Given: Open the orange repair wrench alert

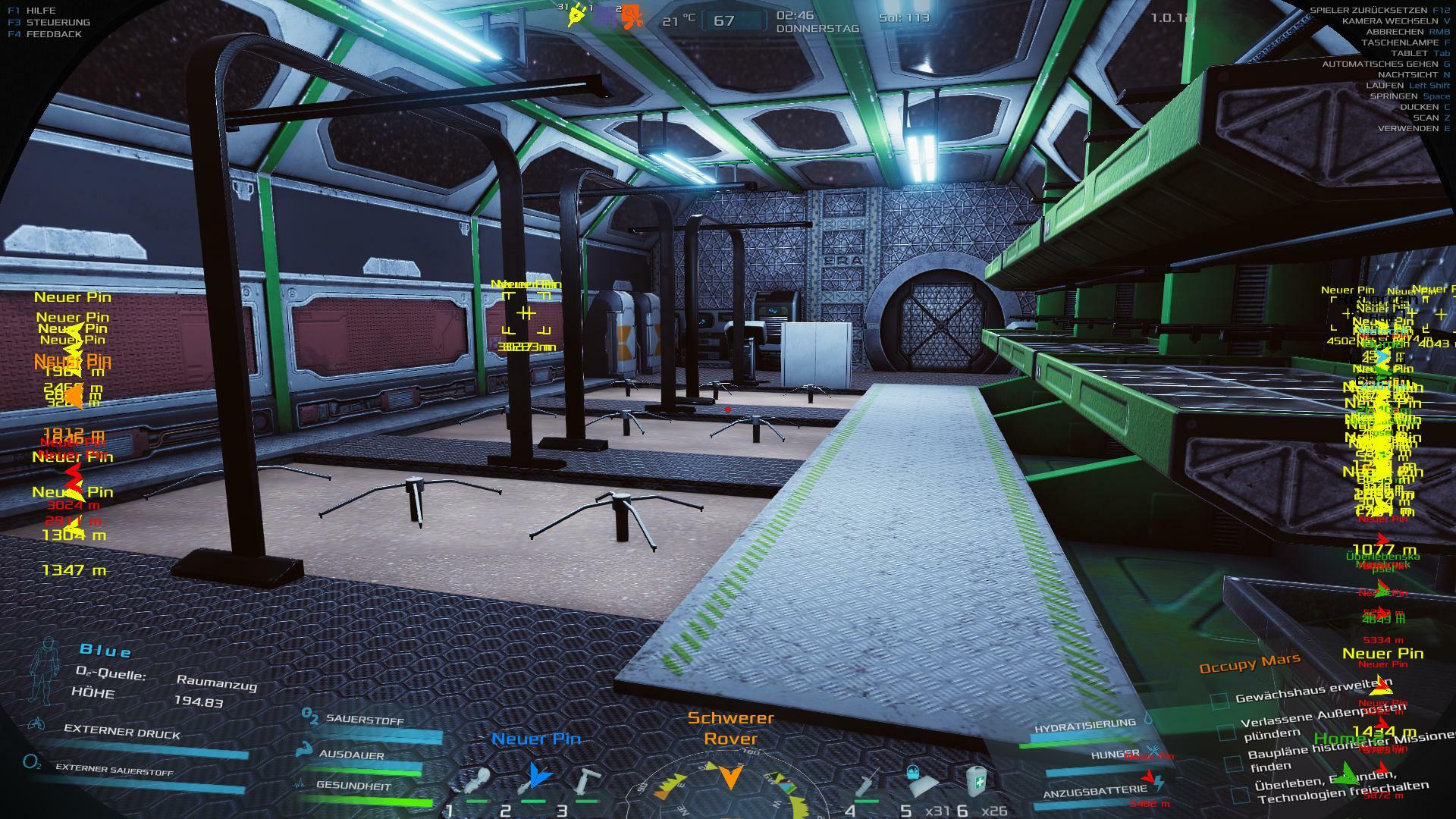Looking at the screenshot, I should coord(630,18).
